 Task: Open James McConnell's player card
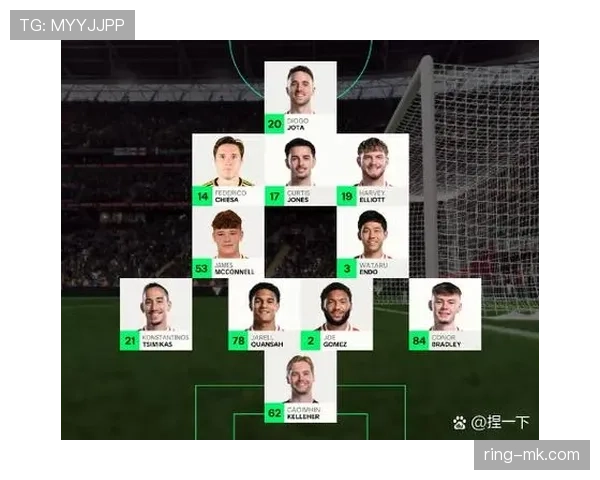228,243
